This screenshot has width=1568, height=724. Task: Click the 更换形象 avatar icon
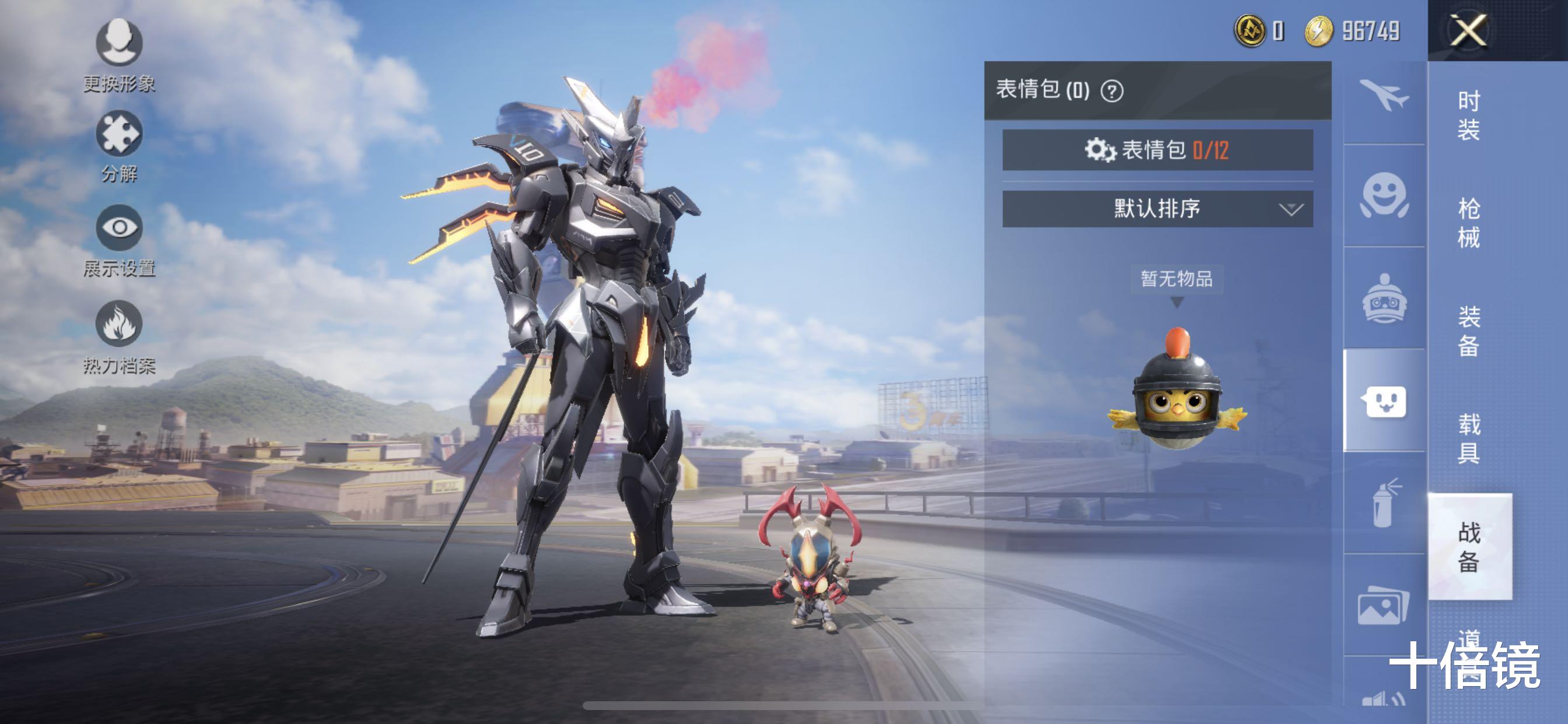coord(120,43)
